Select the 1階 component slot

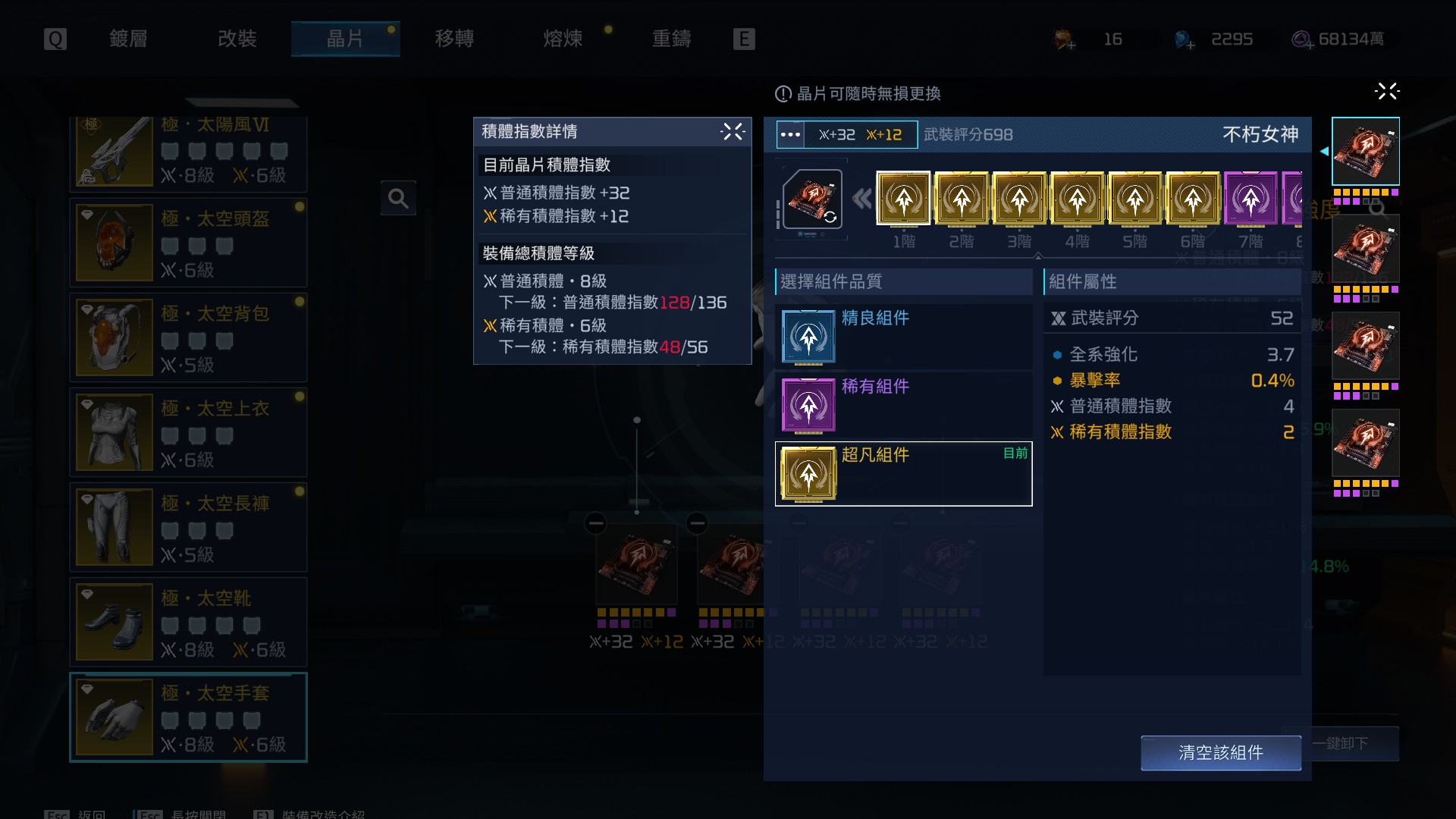click(903, 199)
